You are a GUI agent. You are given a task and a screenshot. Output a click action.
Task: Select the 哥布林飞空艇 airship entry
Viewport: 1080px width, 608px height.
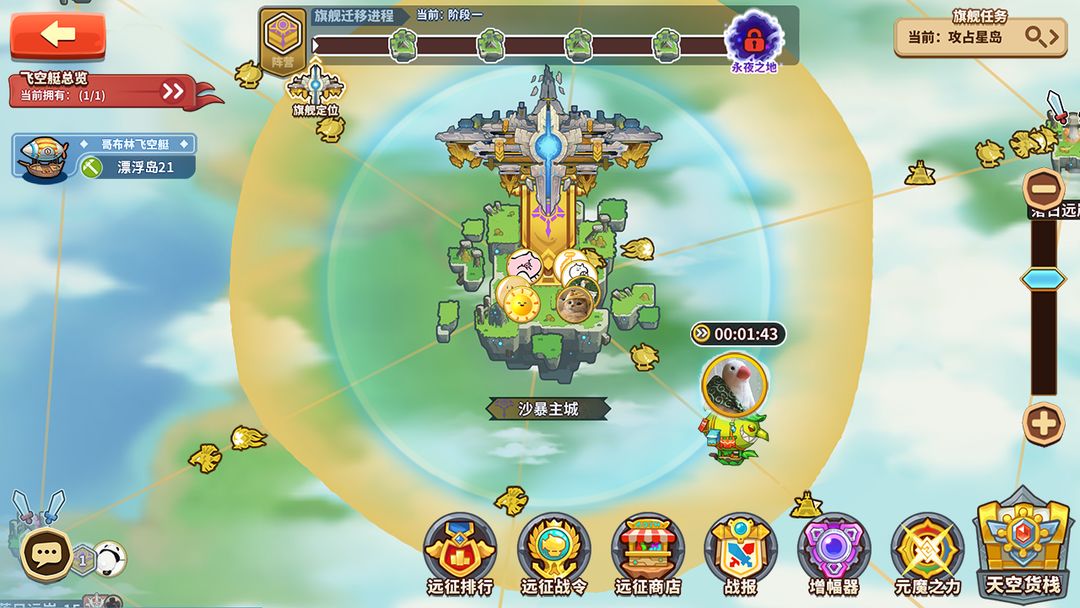tap(106, 157)
